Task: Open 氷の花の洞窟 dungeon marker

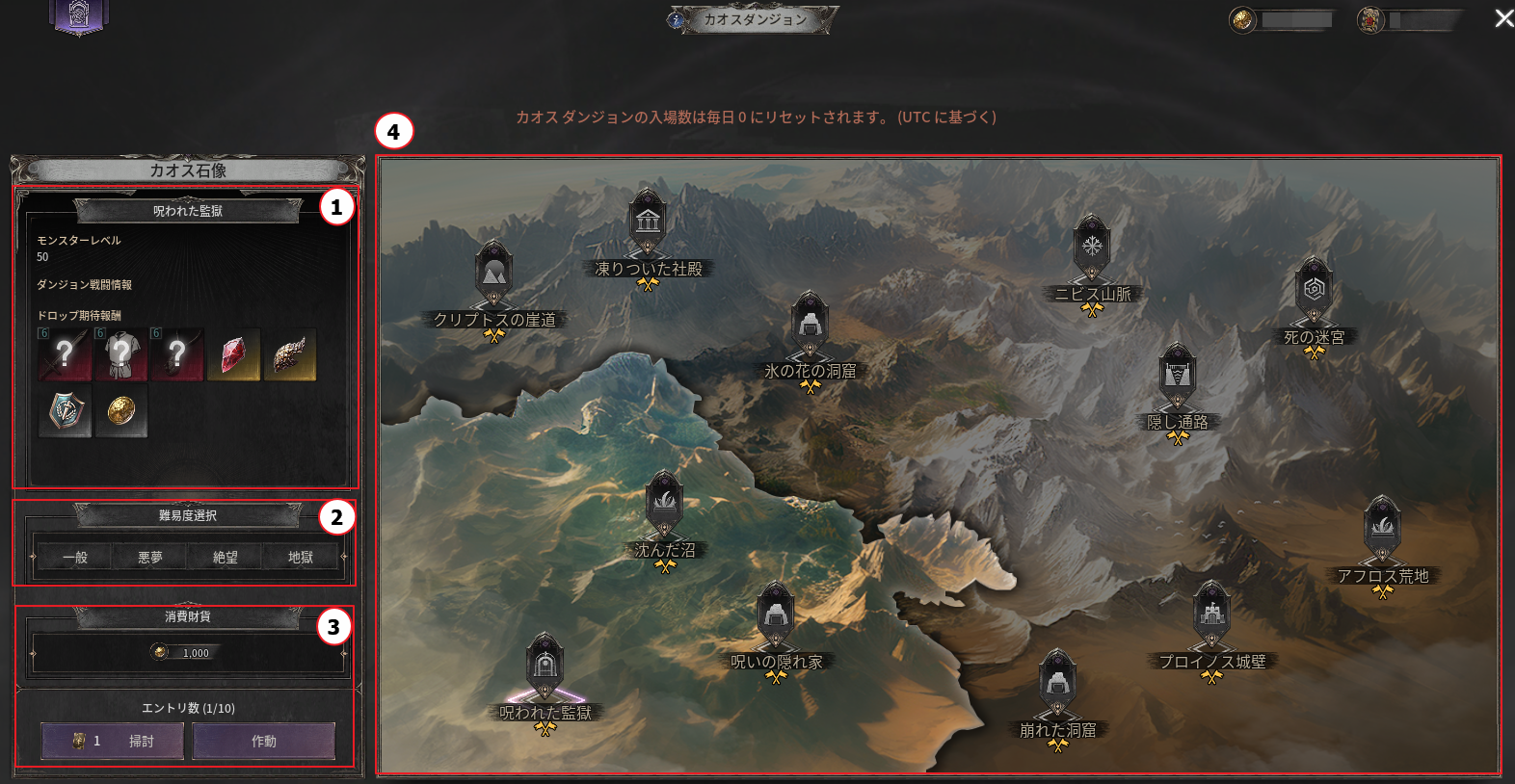Action: point(810,324)
